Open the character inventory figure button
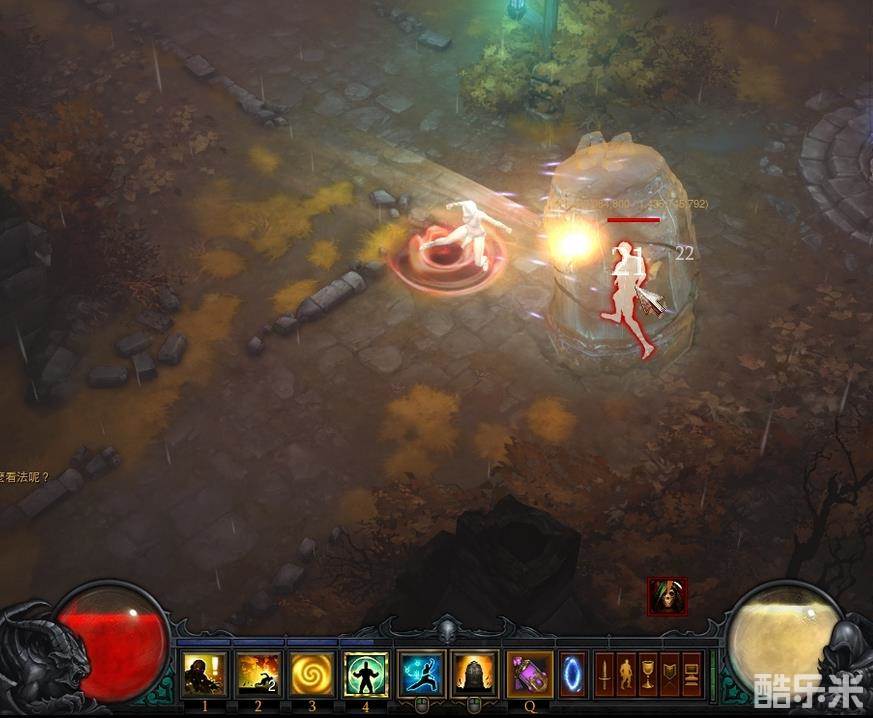873x718 pixels. pos(626,674)
